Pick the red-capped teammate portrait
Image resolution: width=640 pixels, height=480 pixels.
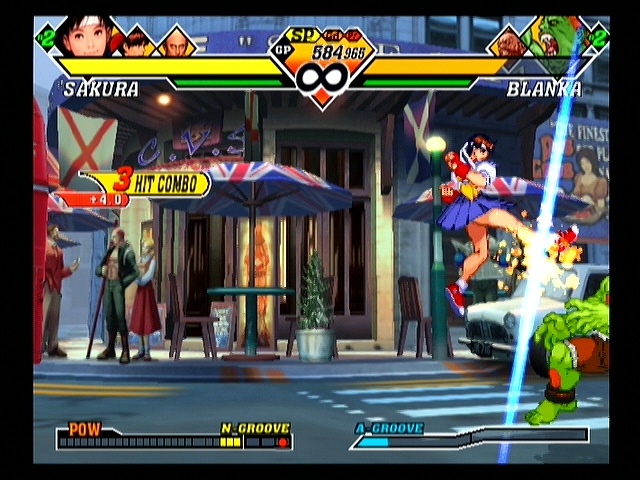point(137,42)
